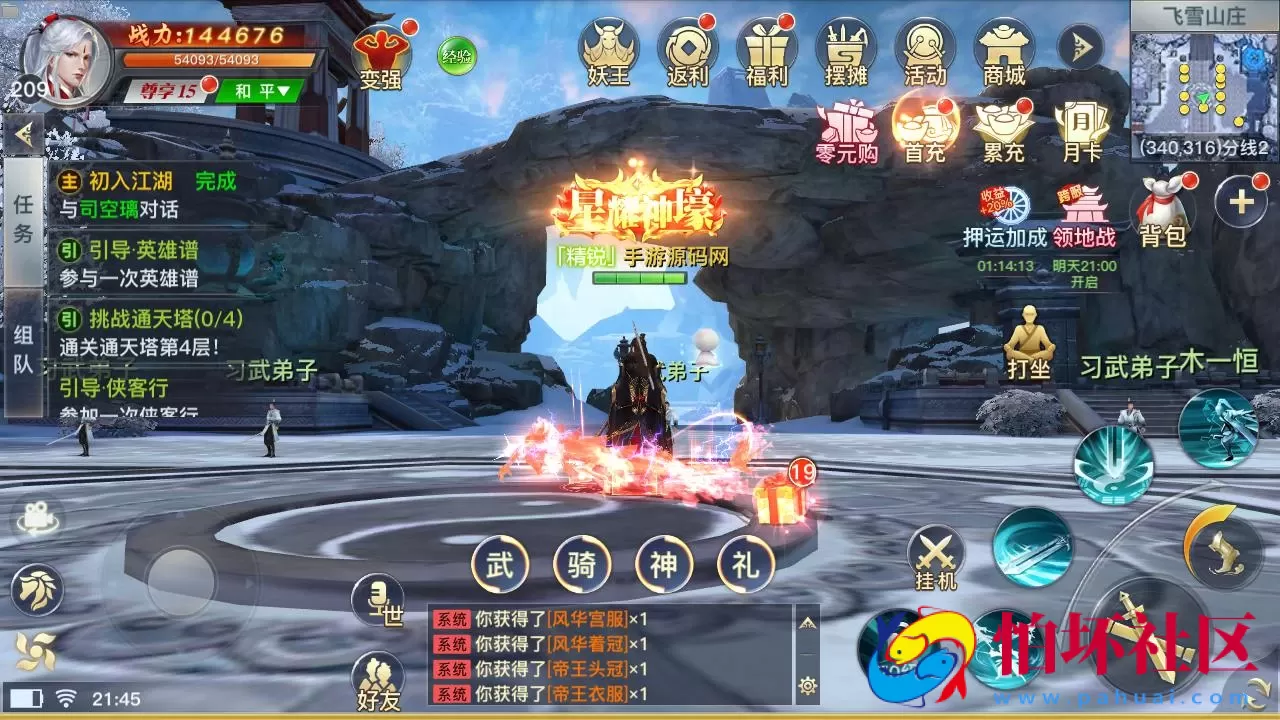Open the 妖王 boss icon
The height and width of the screenshot is (720, 1280).
coord(613,48)
